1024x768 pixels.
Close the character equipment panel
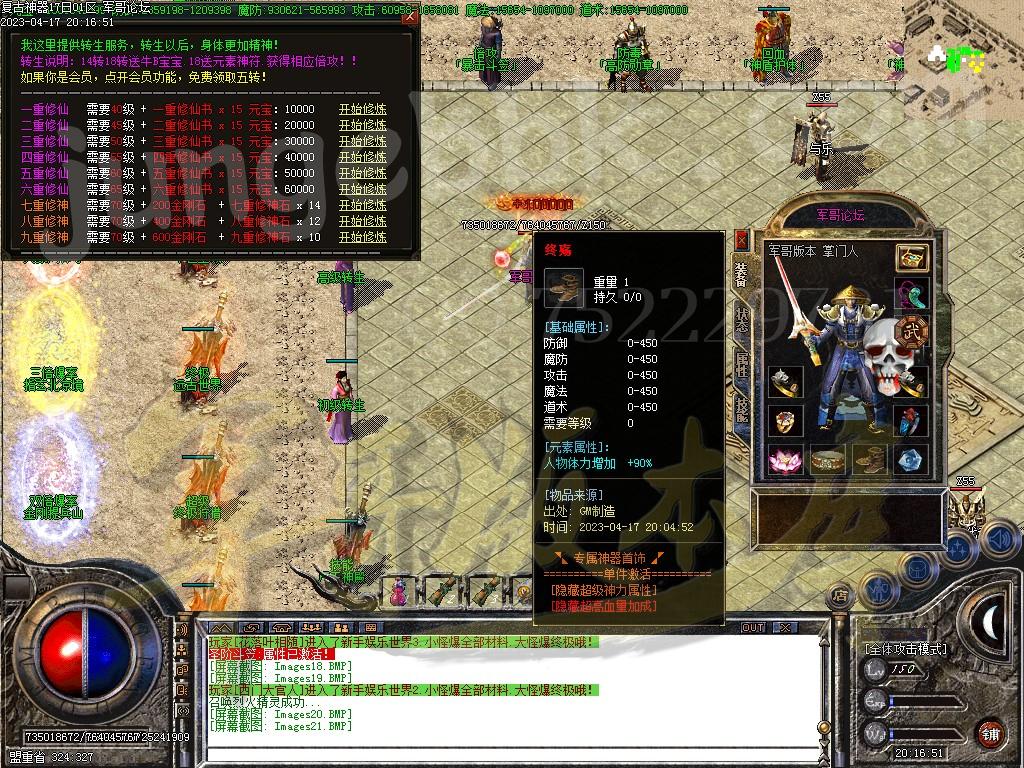click(741, 239)
